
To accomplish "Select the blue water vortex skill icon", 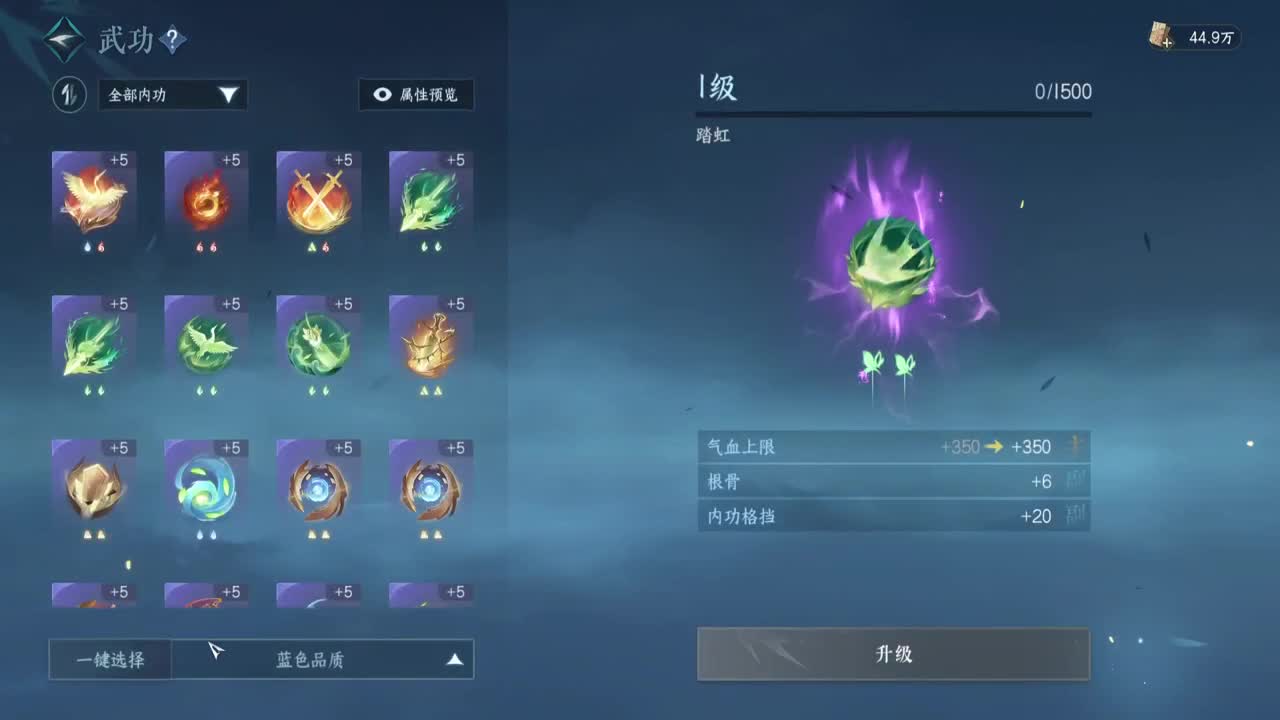I will [206, 487].
